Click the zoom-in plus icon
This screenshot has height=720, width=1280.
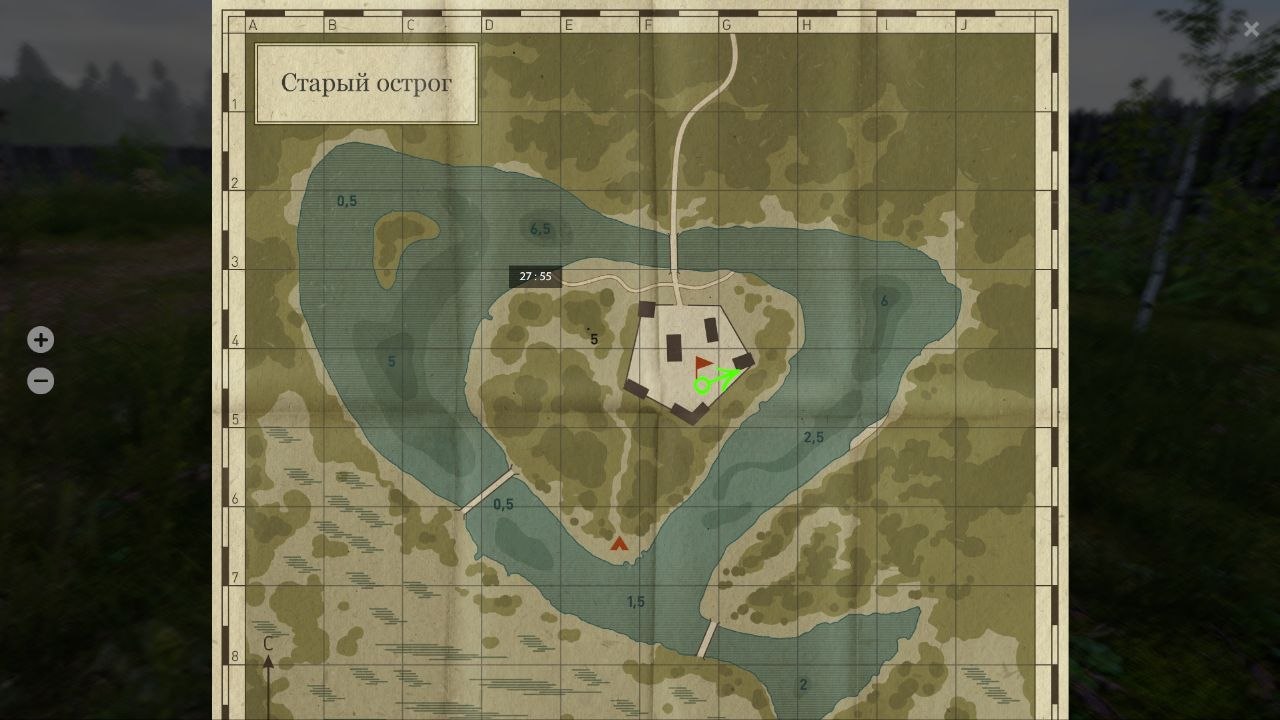(x=40, y=339)
